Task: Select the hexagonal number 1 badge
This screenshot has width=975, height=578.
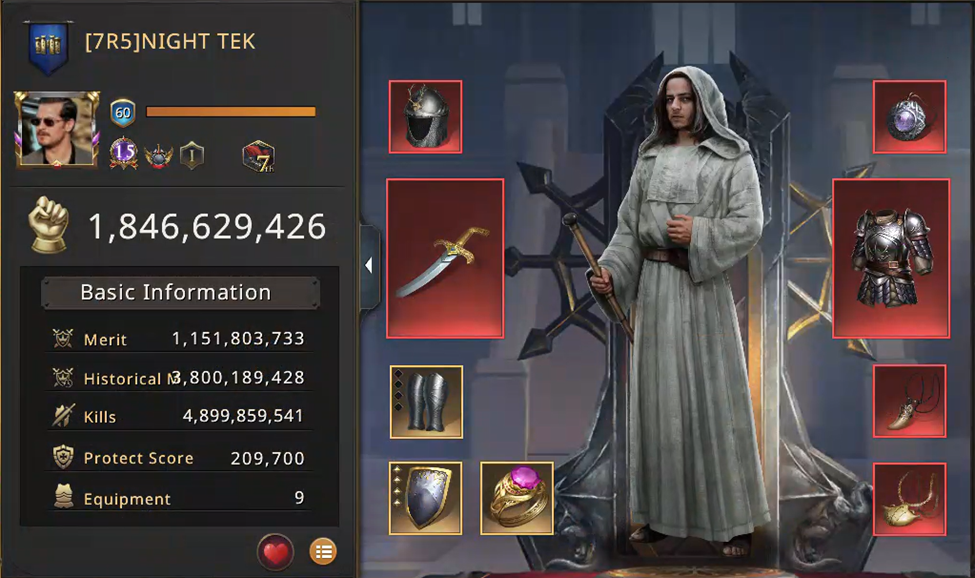Action: [x=192, y=156]
